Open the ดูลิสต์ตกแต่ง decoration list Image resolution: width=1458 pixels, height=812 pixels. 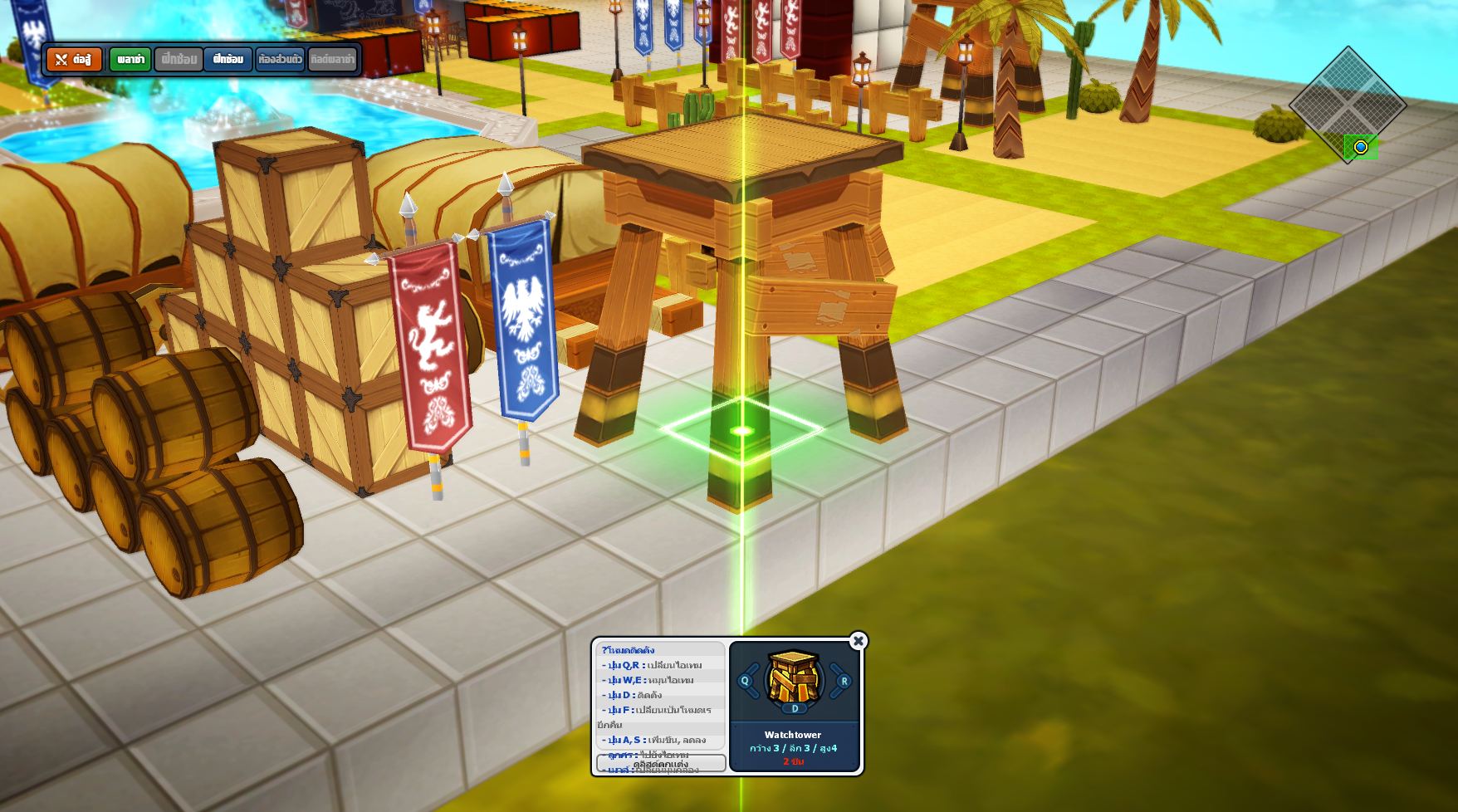(661, 763)
